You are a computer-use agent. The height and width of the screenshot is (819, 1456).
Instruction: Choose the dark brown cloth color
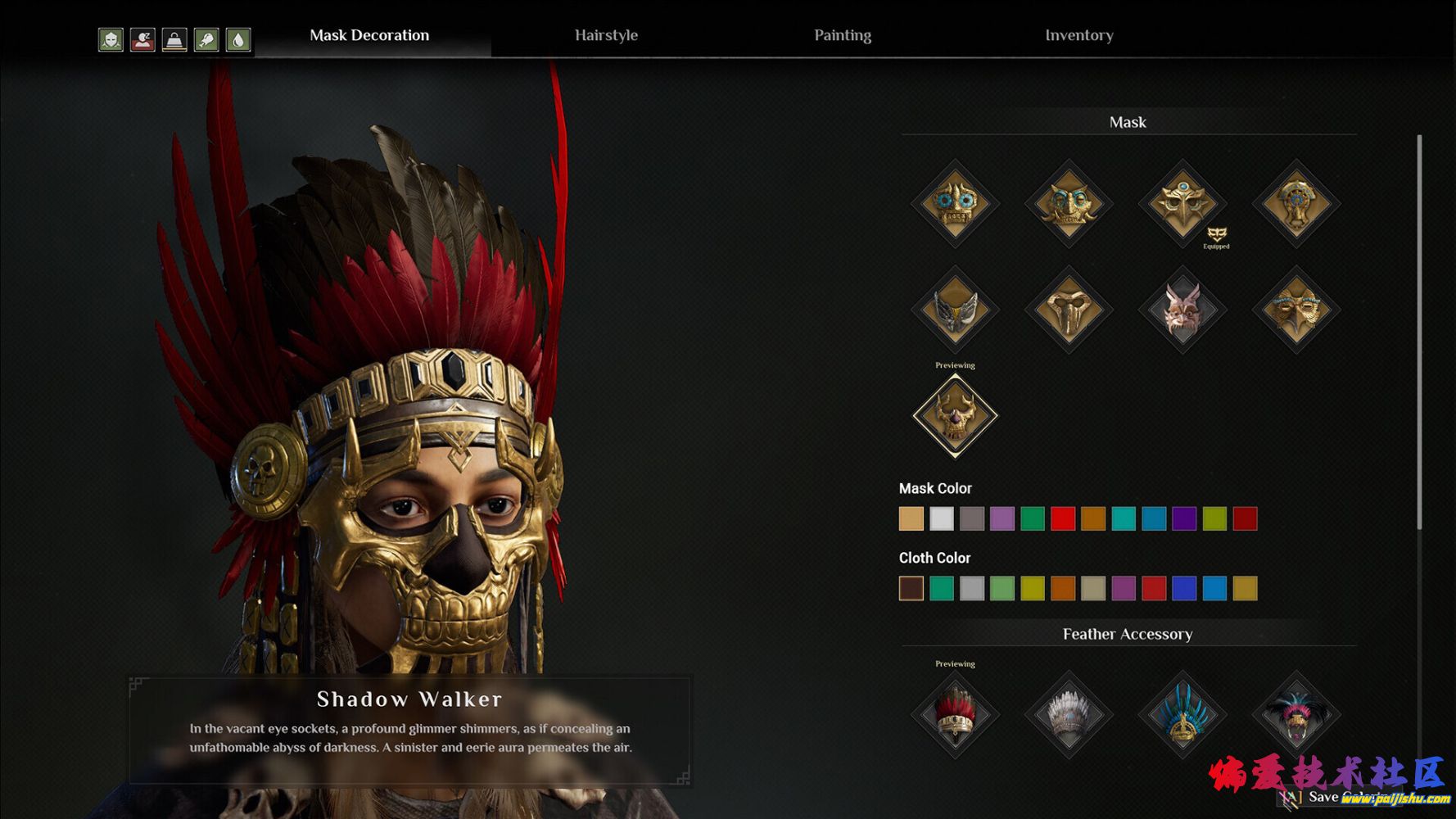[x=911, y=588]
